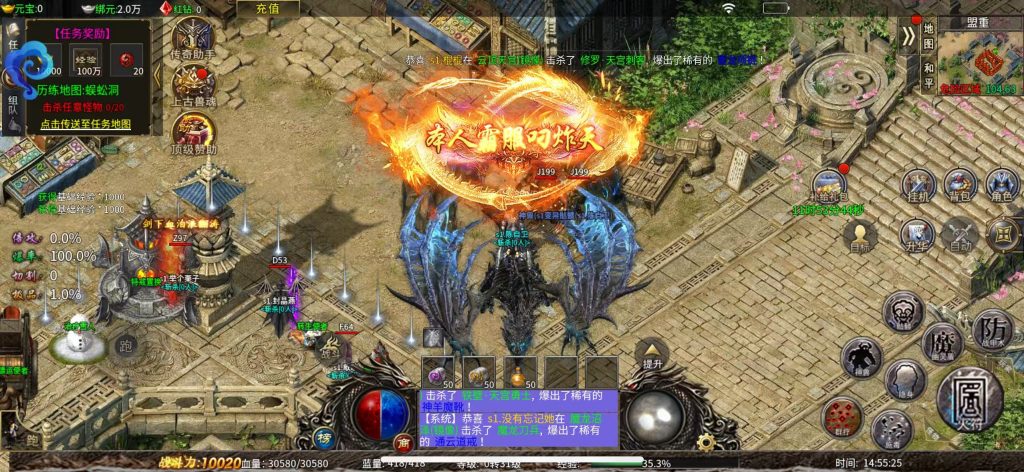Use the red potion hotbar slot

[519, 371]
